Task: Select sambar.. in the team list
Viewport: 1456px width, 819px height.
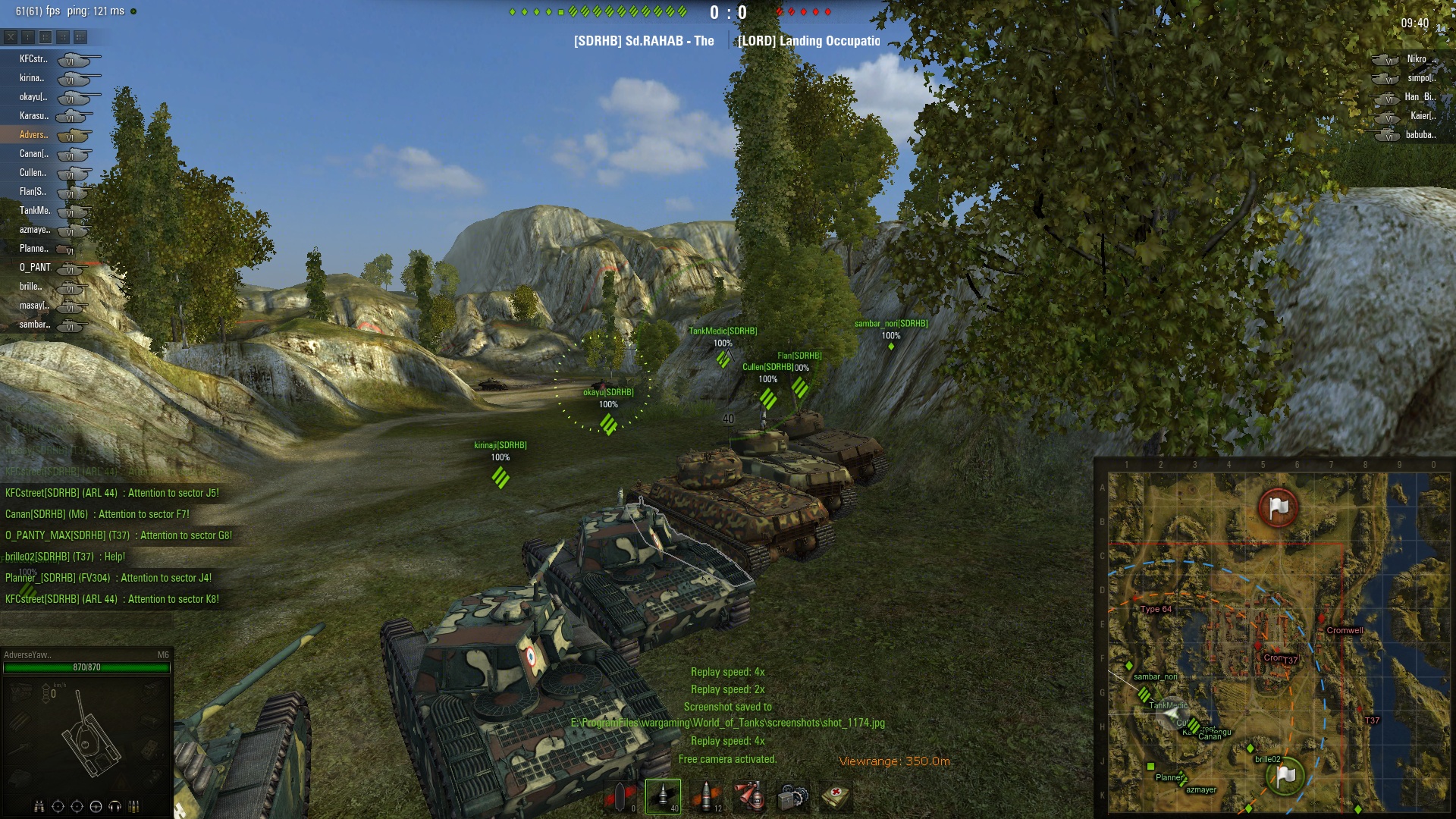Action: tap(35, 325)
